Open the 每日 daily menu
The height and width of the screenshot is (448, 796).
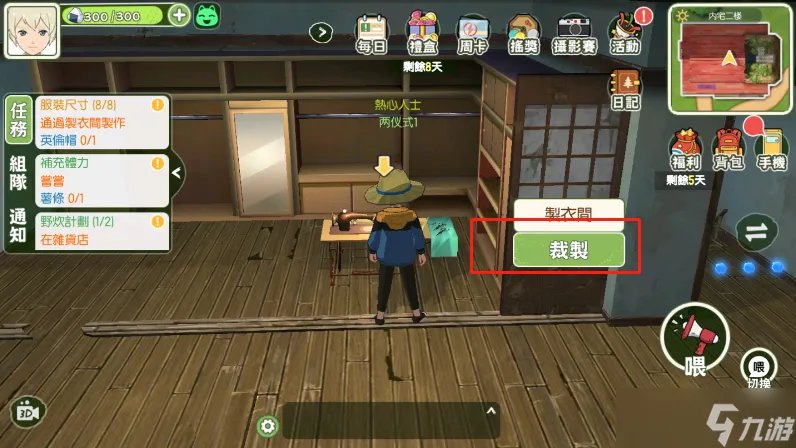coord(372,33)
